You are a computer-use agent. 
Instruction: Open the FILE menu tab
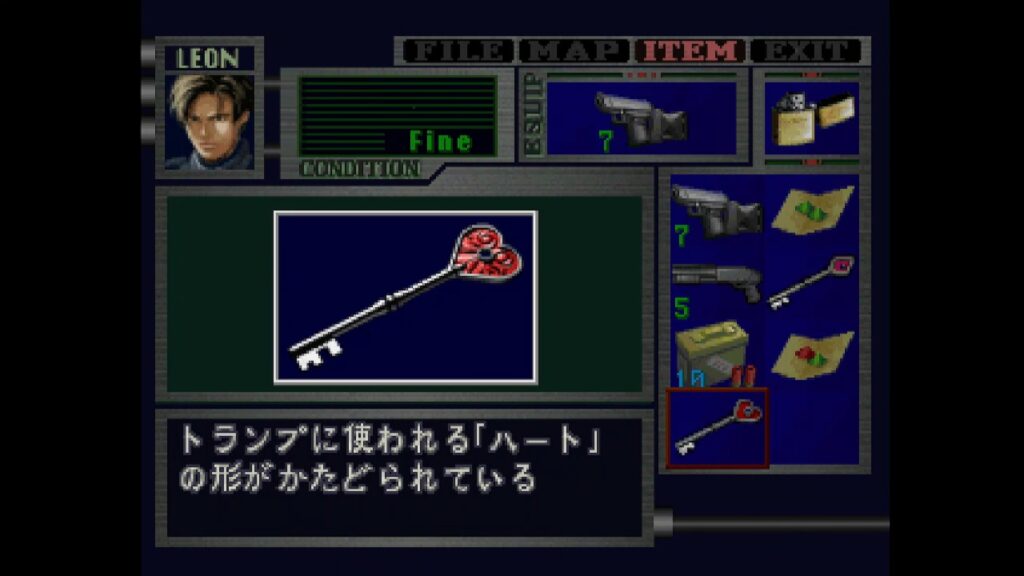456,51
